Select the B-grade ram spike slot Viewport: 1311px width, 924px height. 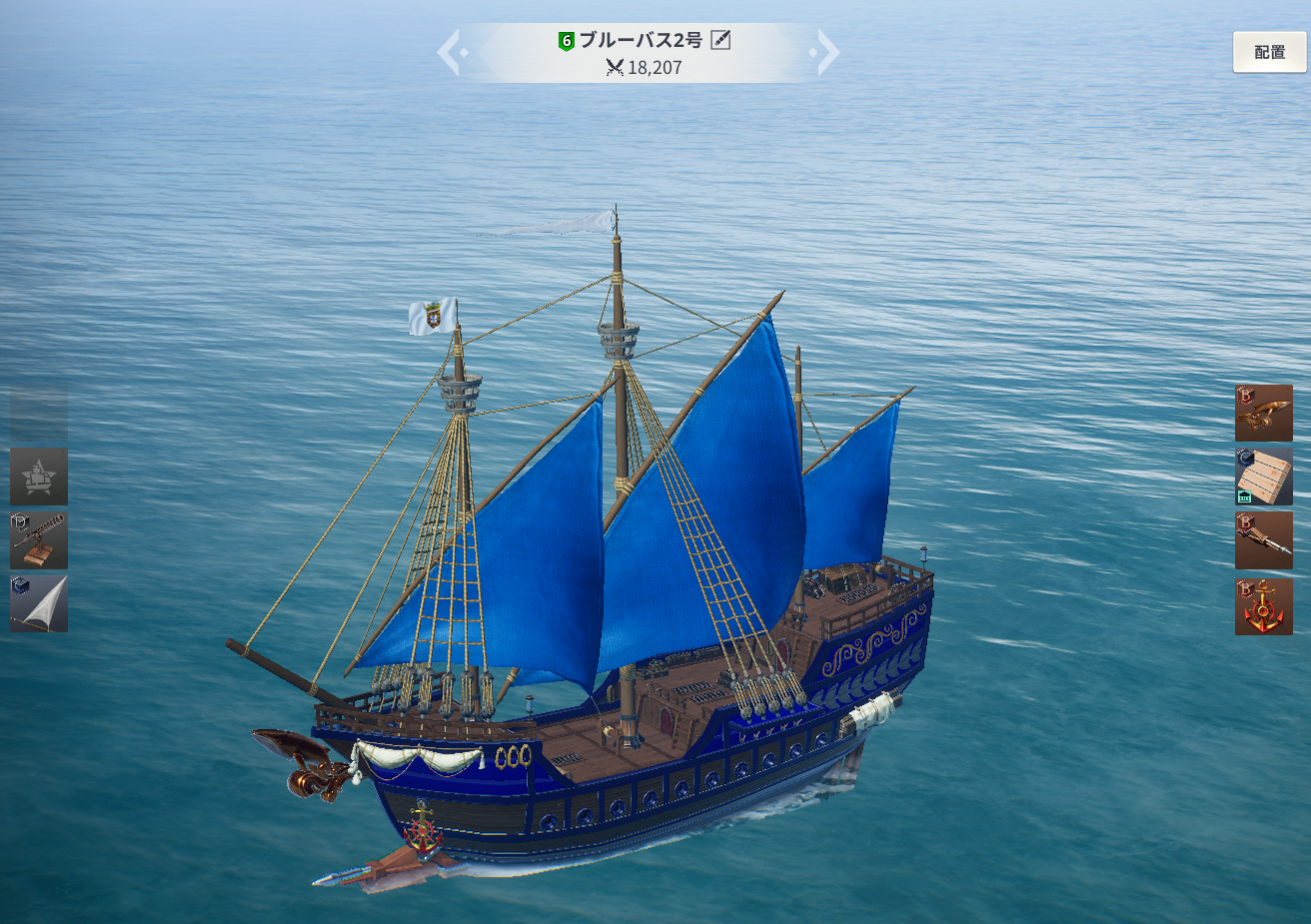point(1263,540)
